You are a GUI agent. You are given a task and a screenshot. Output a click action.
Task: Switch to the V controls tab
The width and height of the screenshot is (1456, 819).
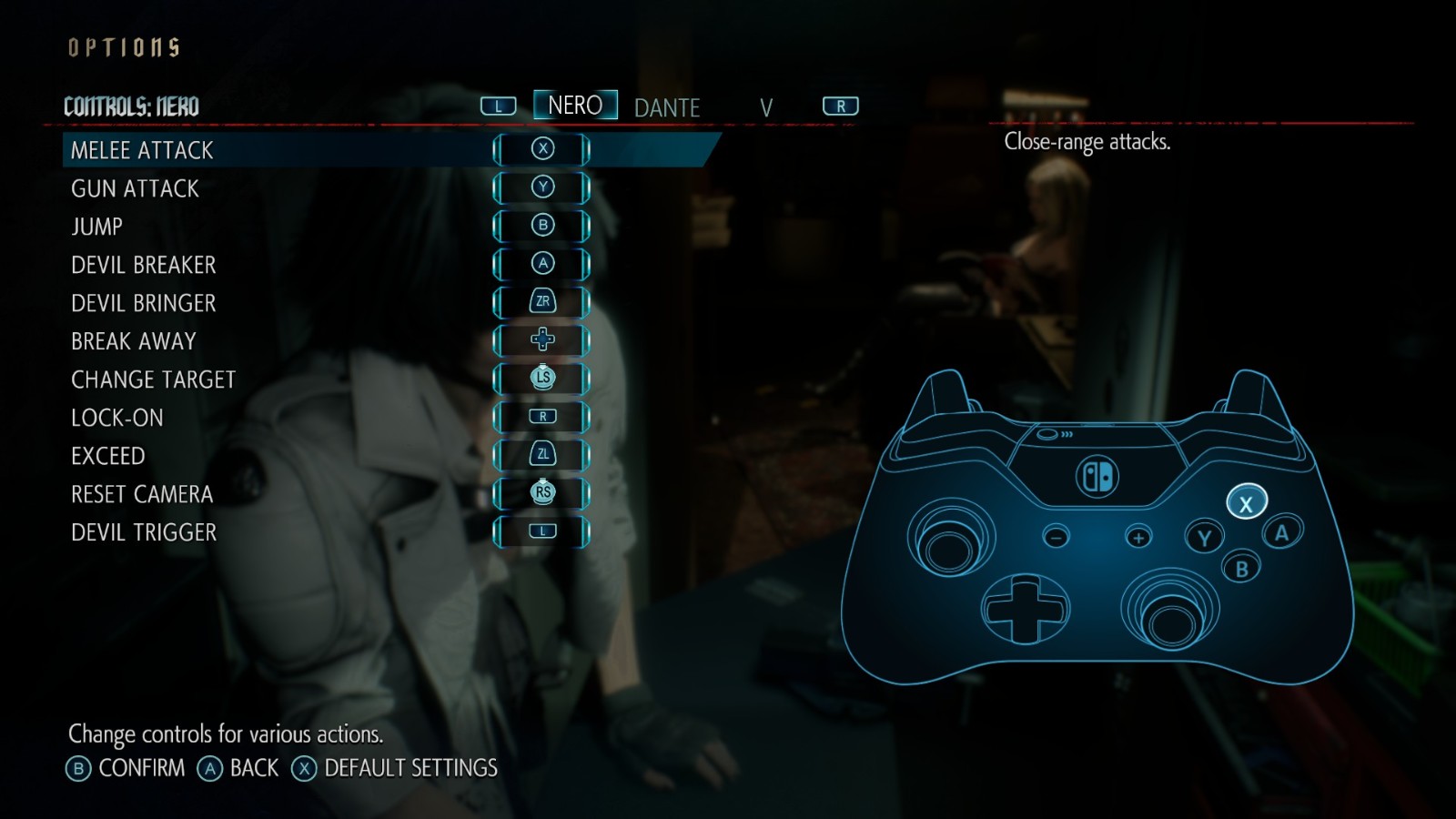click(767, 108)
